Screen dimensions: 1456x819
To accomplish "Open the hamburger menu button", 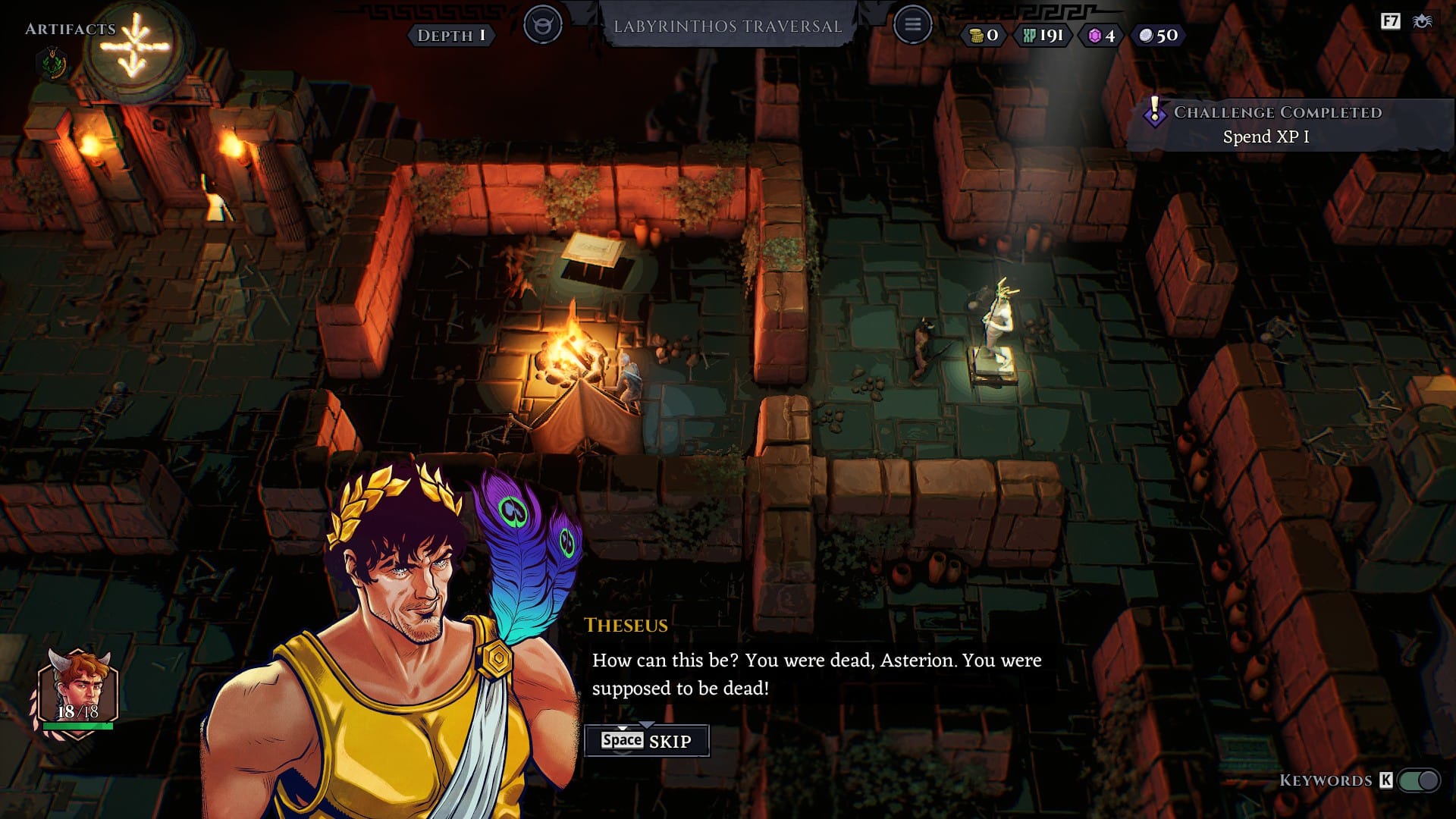I will [x=912, y=25].
